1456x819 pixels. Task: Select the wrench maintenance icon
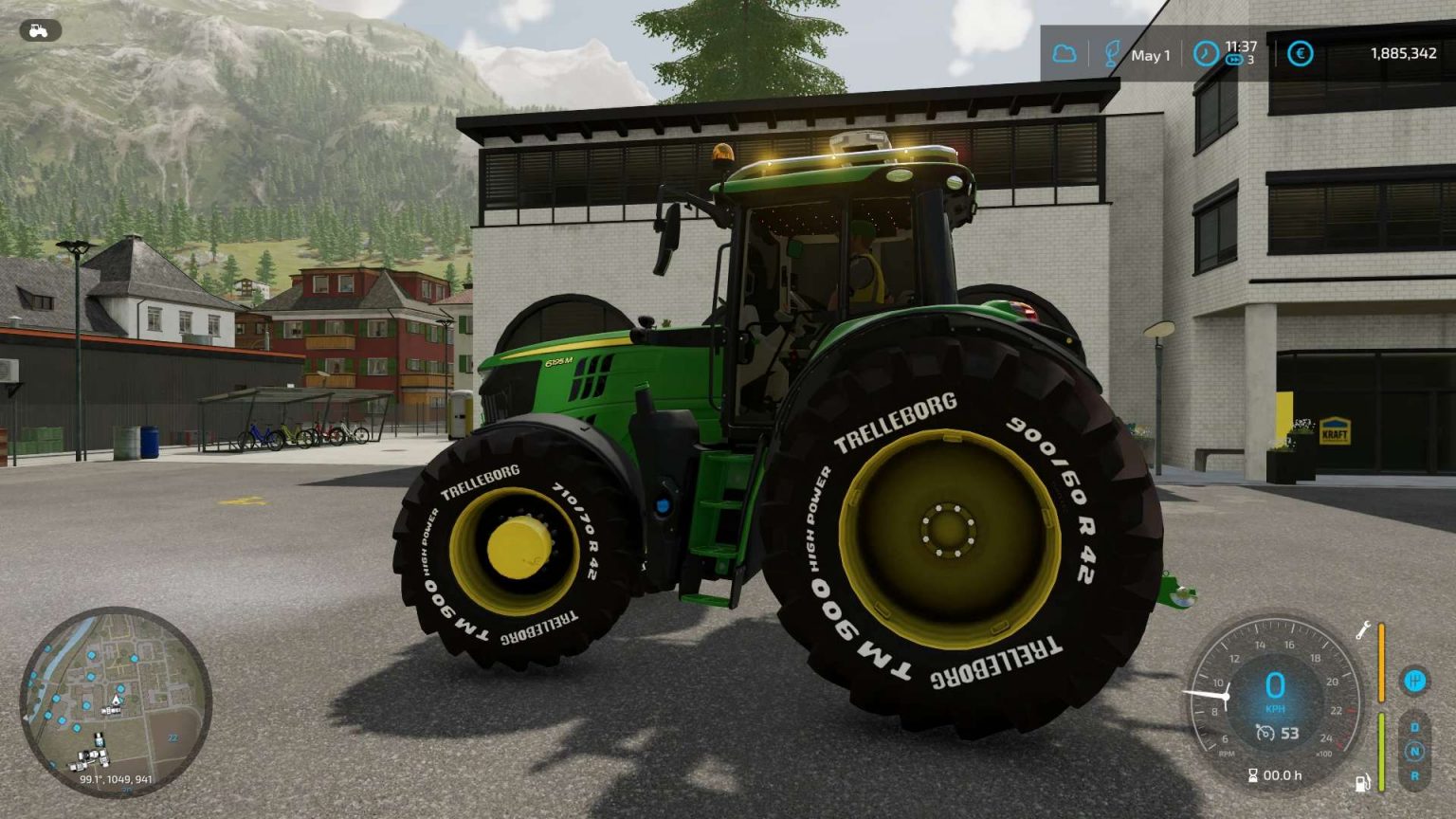[x=1362, y=630]
